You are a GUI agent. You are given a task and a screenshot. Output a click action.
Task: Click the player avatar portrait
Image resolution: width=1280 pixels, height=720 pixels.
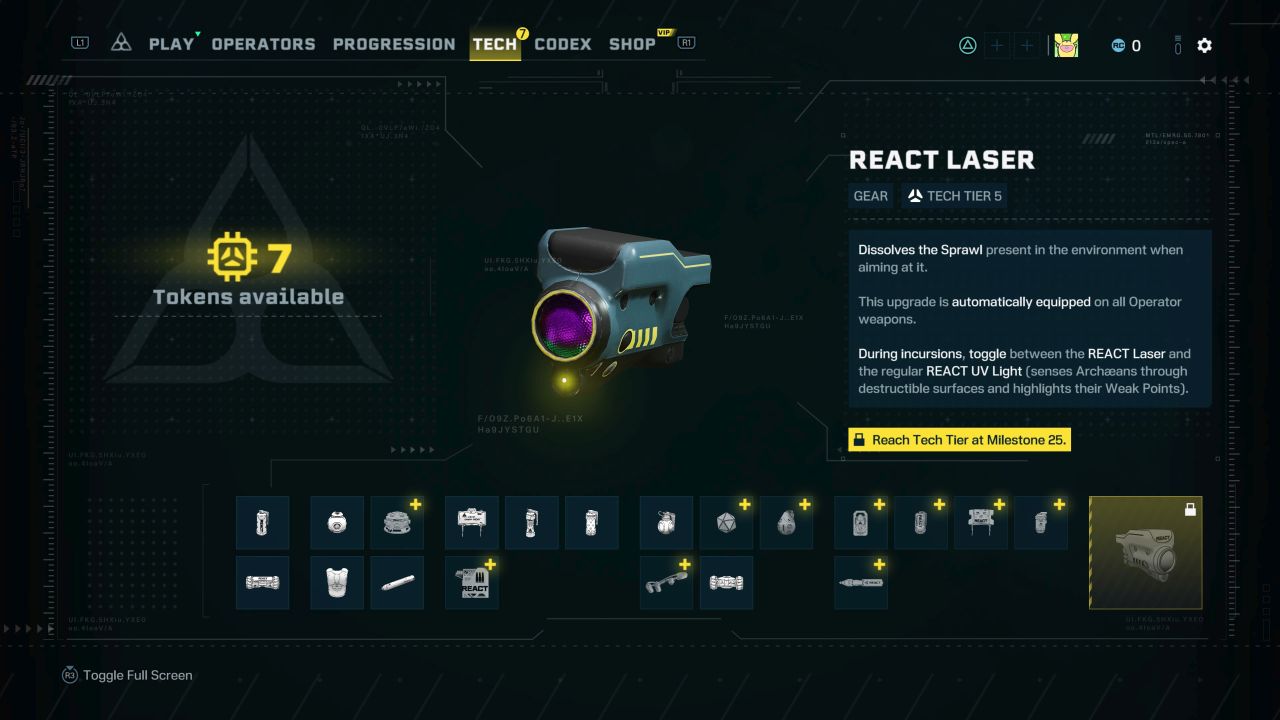[x=1066, y=45]
